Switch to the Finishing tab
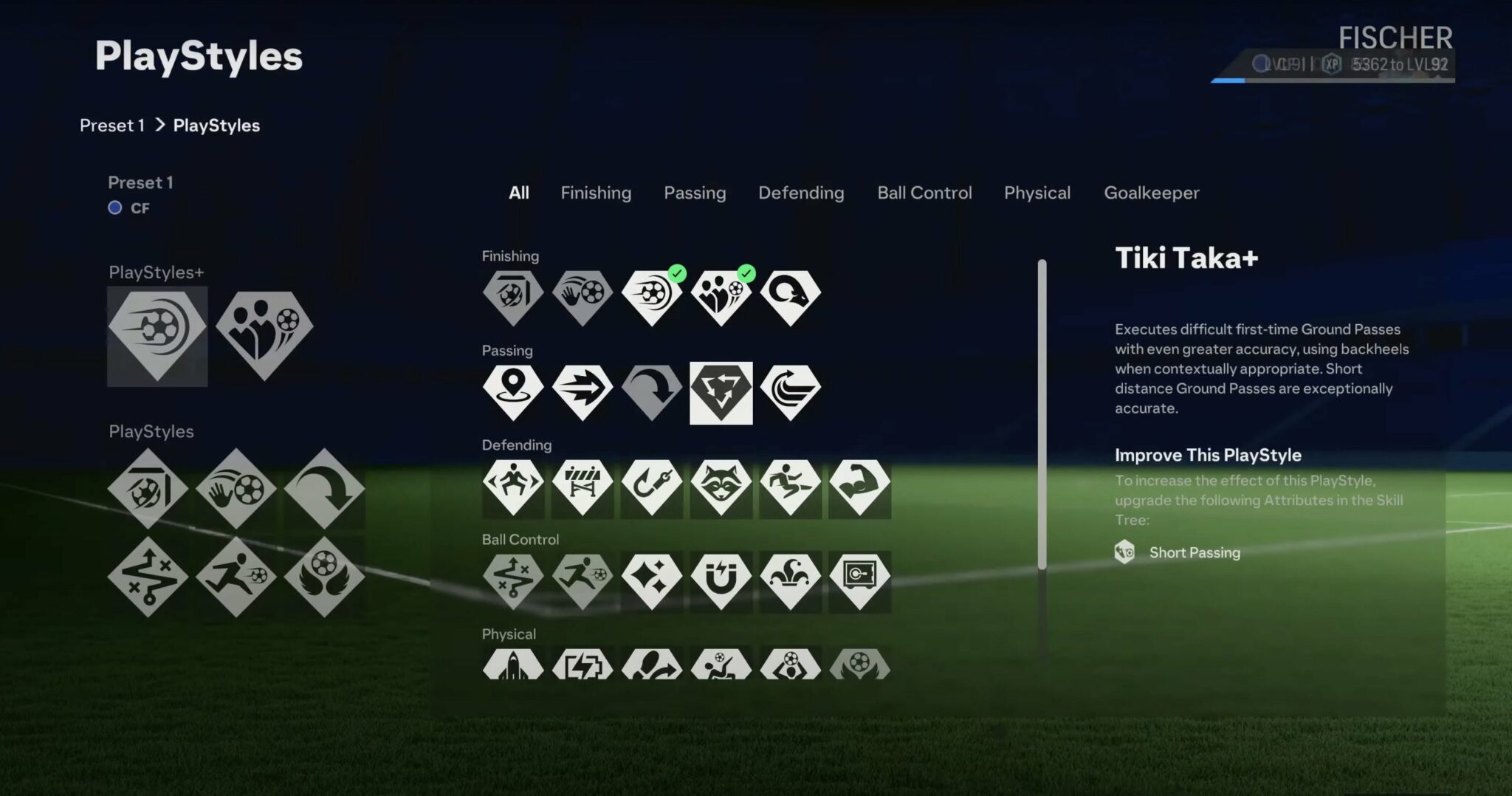Screen dimensions: 1512x796 596,193
